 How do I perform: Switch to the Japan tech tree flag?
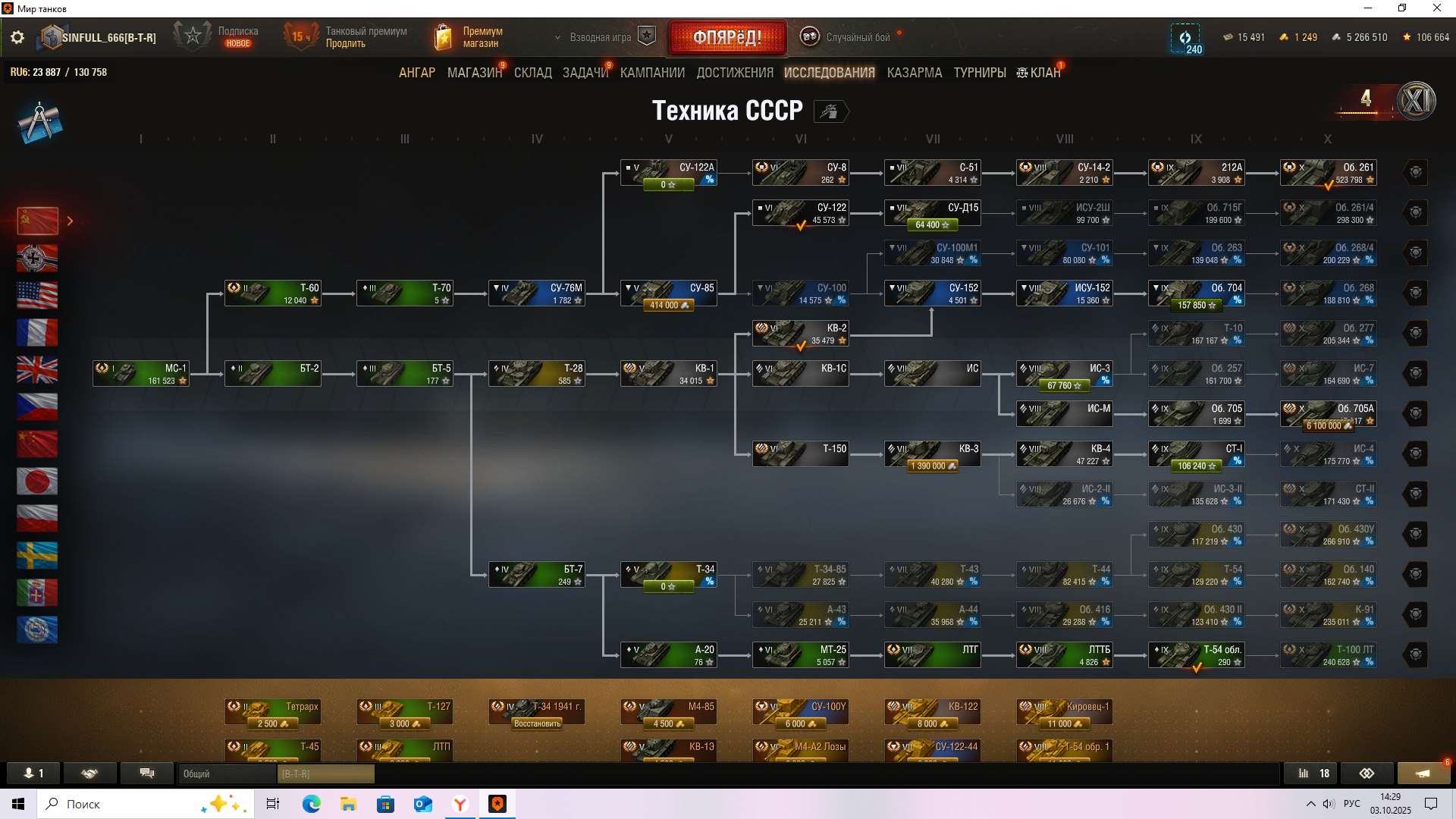pyautogui.click(x=37, y=482)
